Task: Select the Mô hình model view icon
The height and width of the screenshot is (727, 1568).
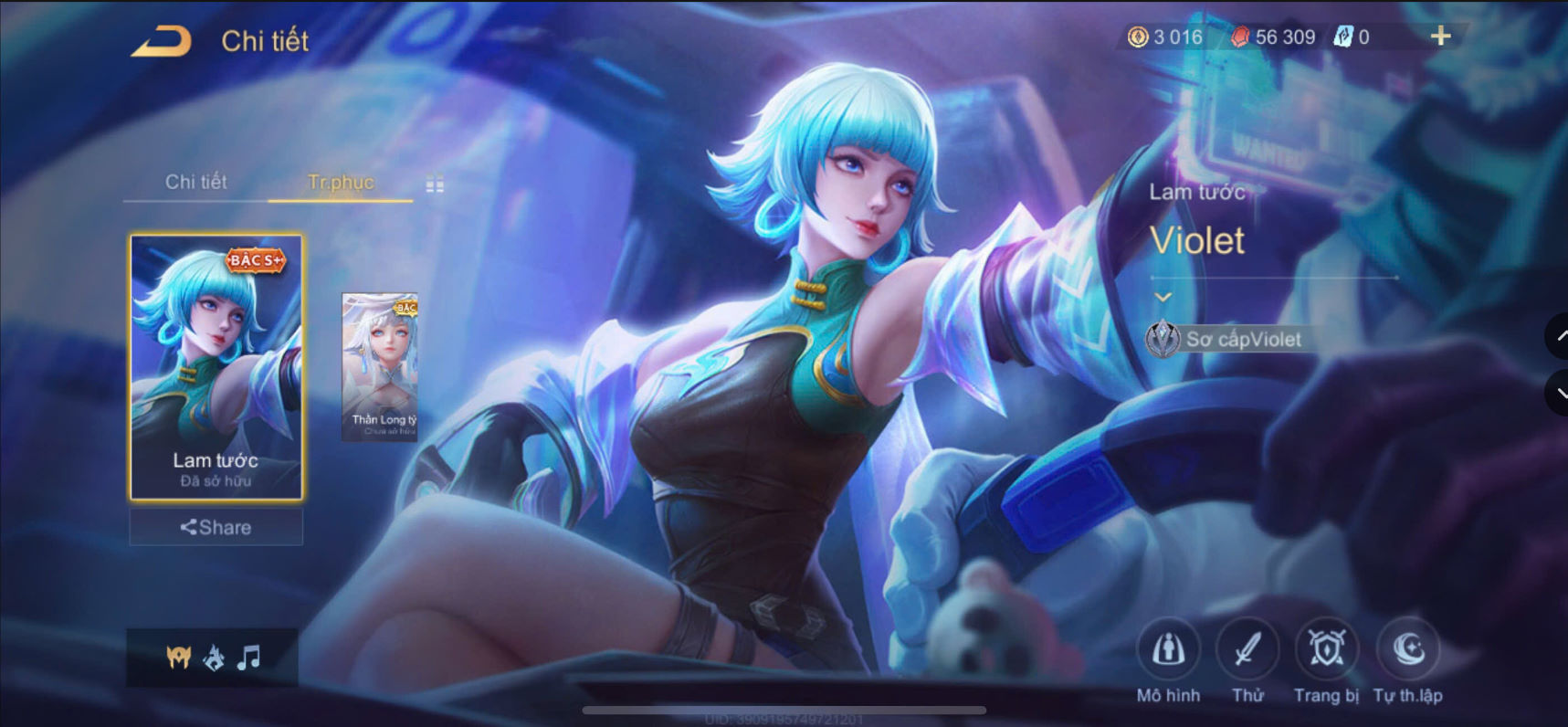Action: [x=1168, y=651]
